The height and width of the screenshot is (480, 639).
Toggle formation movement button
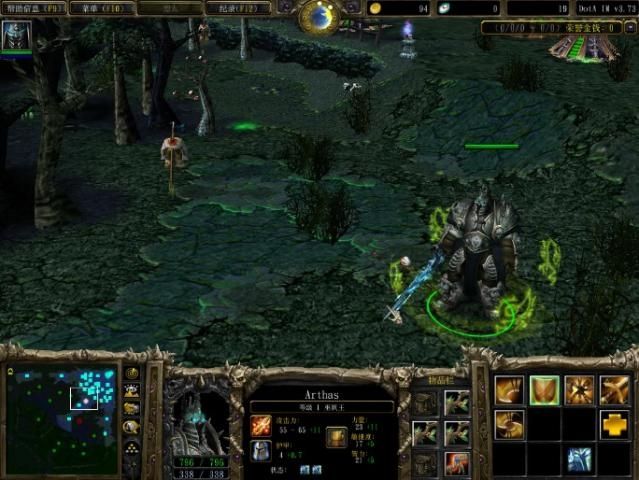(131, 445)
